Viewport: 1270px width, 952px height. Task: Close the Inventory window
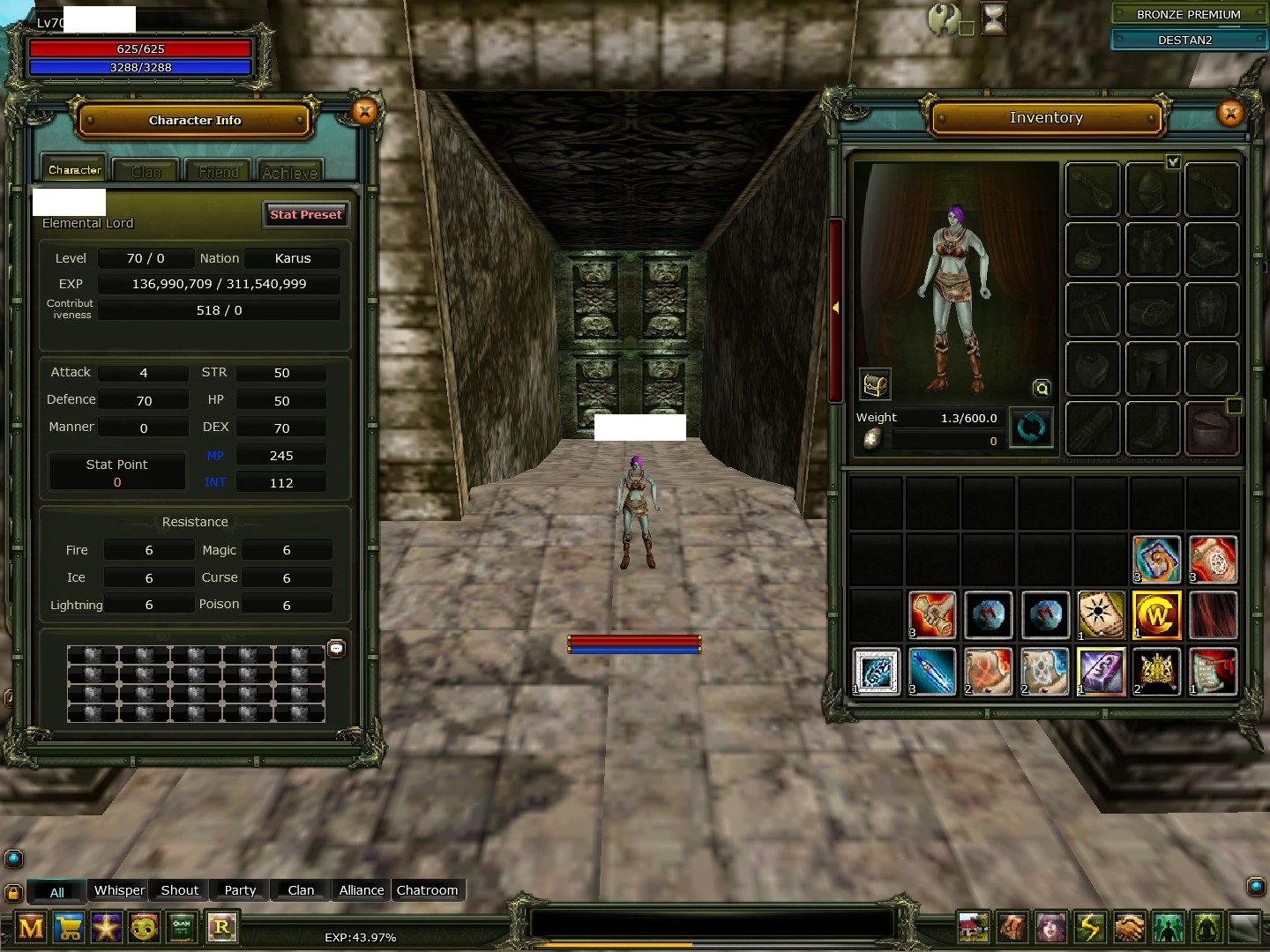point(1230,113)
